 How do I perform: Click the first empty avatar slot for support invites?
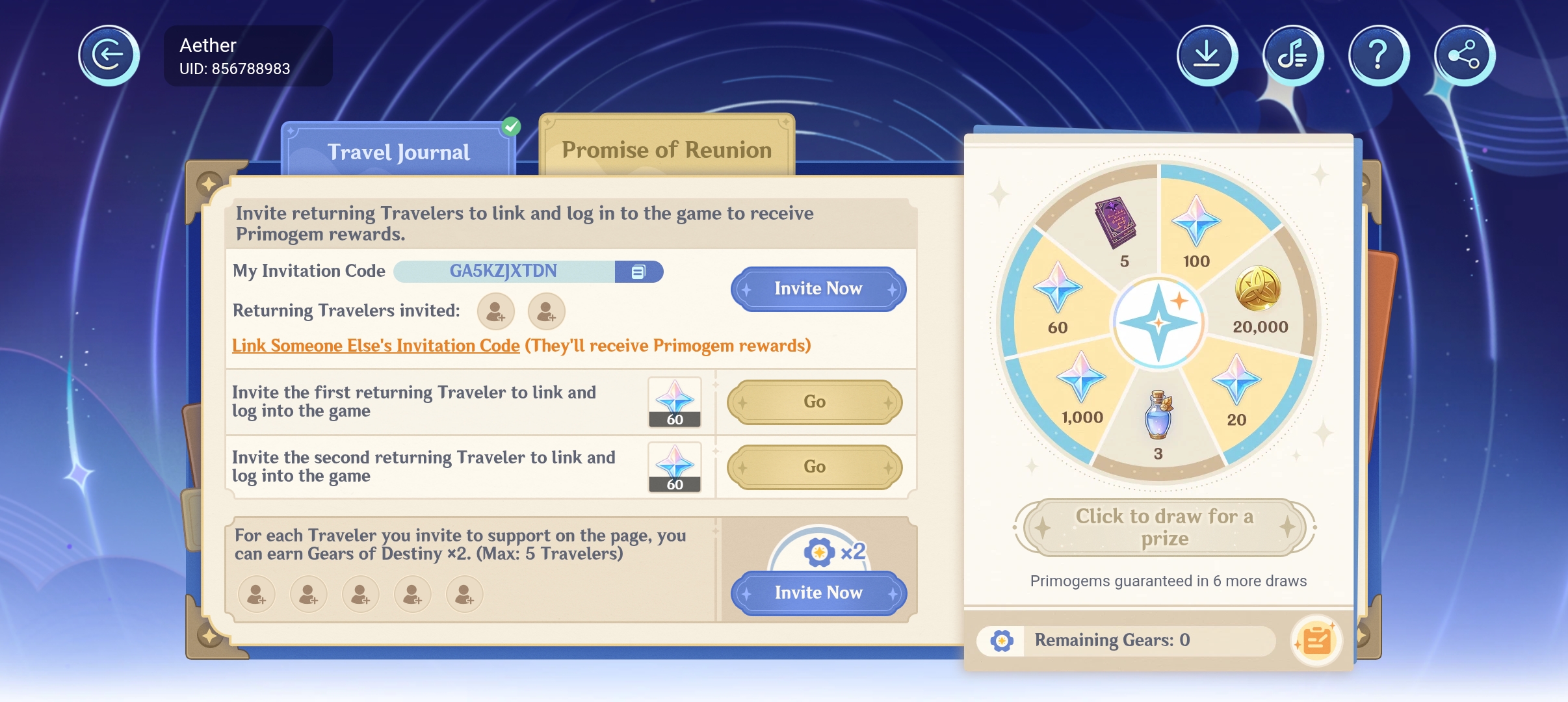[257, 593]
